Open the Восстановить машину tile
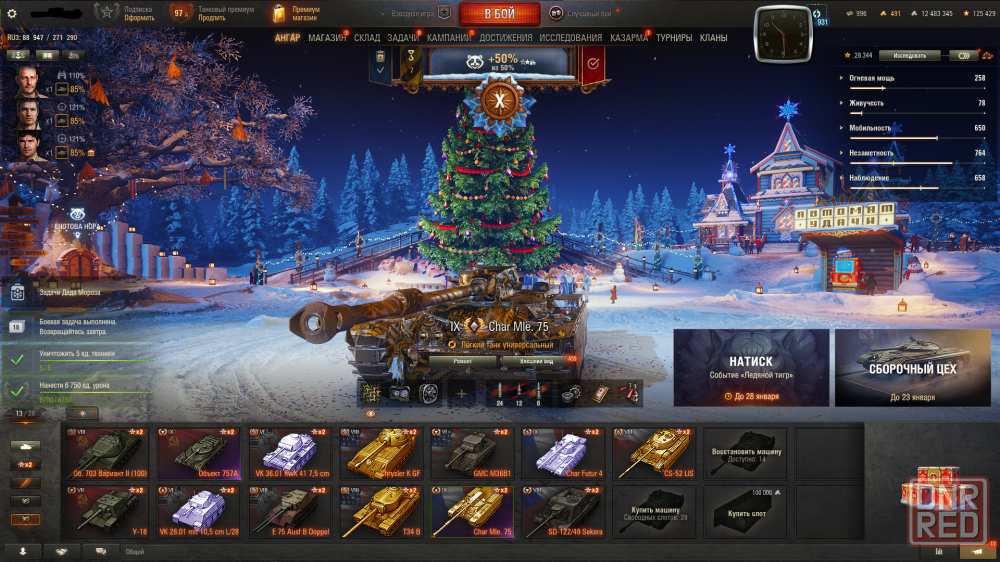The width and height of the screenshot is (1000, 562). 745,454
